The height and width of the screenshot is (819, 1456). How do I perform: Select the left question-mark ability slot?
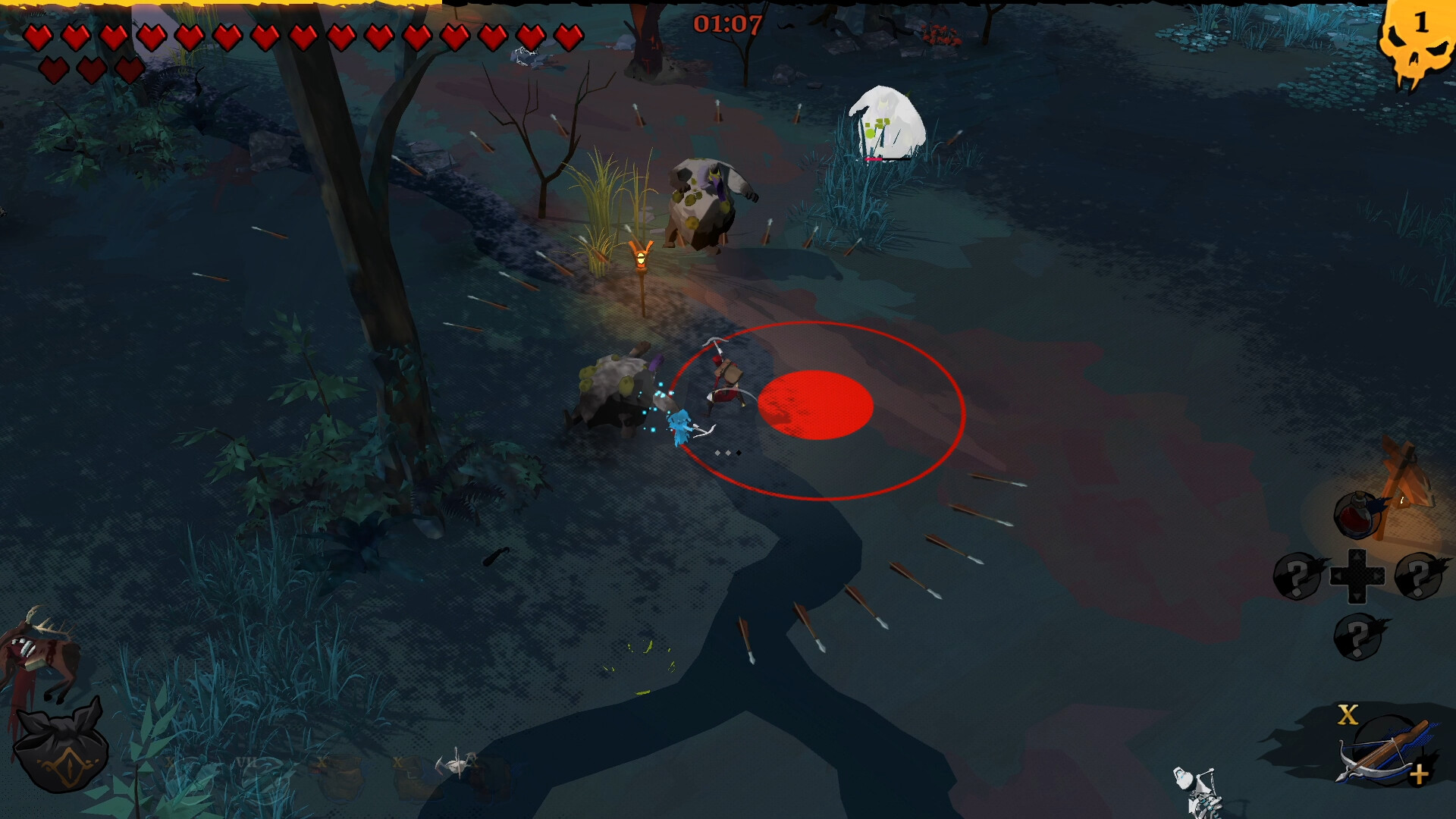pyautogui.click(x=1297, y=576)
